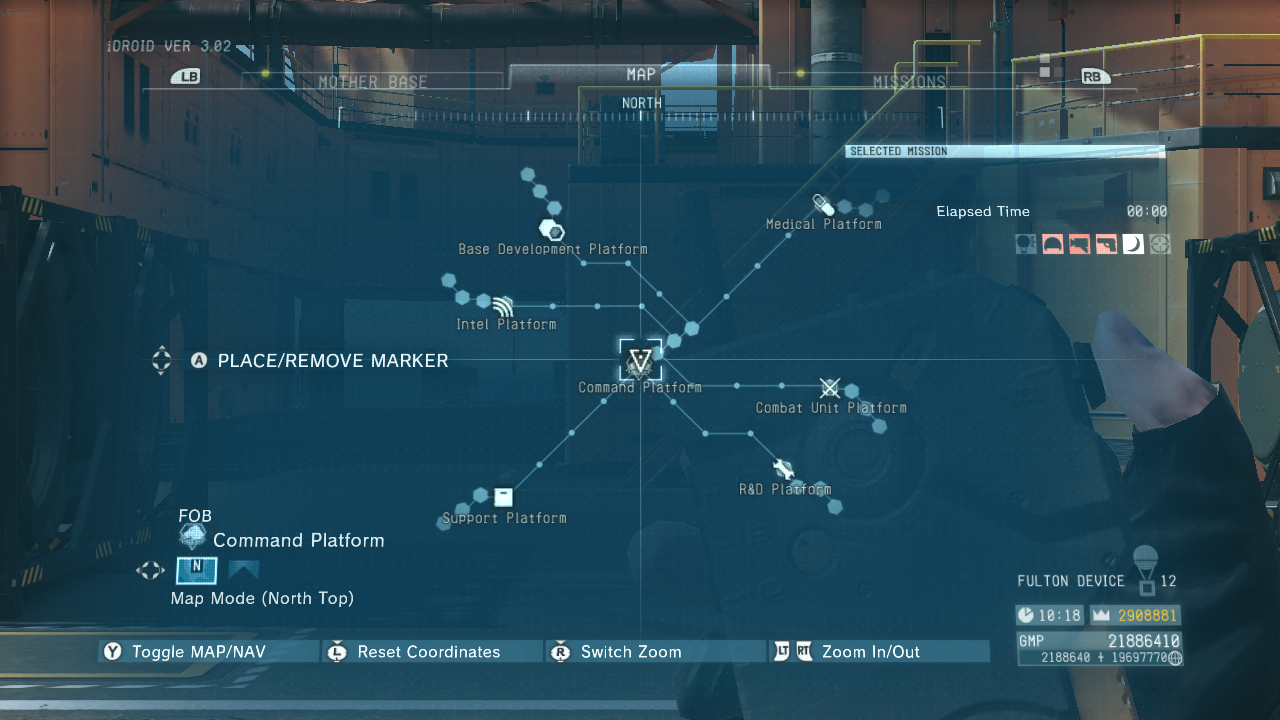Select the Combat Unit Platform crossed-swords icon
This screenshot has height=720, width=1280.
830,387
